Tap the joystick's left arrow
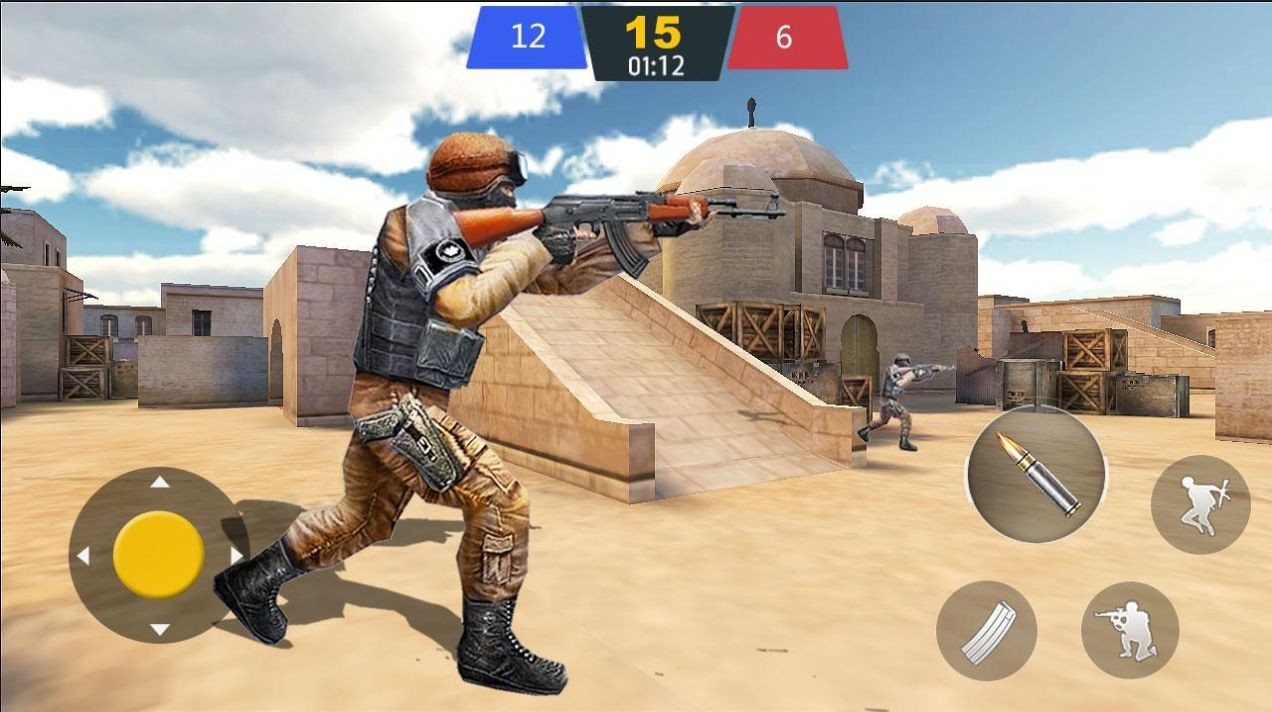 (84, 556)
